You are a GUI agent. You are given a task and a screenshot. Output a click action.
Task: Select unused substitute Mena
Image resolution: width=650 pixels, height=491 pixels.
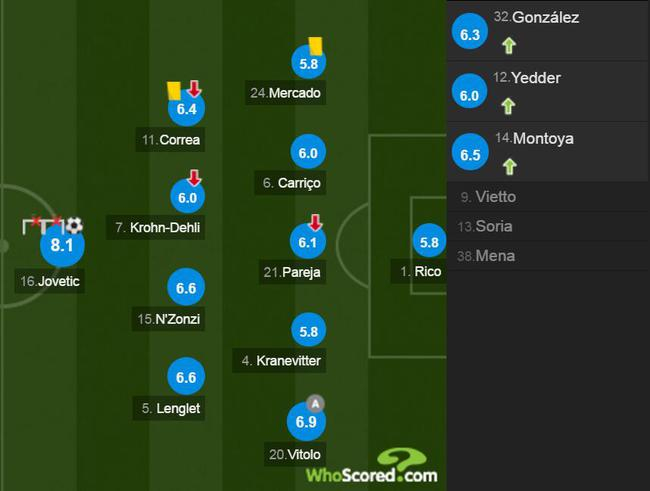pos(547,255)
